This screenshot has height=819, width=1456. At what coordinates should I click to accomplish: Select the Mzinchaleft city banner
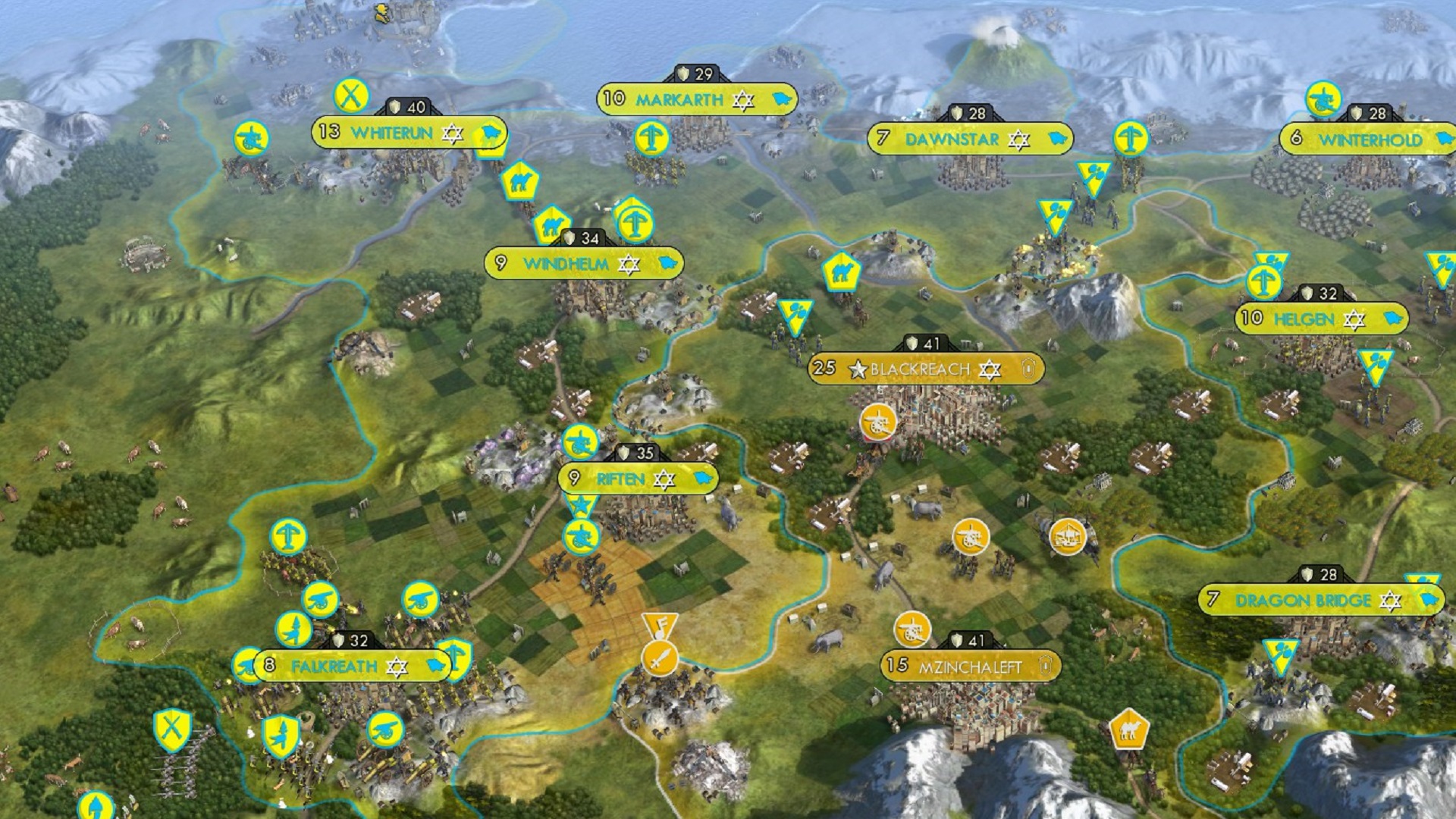coord(970,667)
